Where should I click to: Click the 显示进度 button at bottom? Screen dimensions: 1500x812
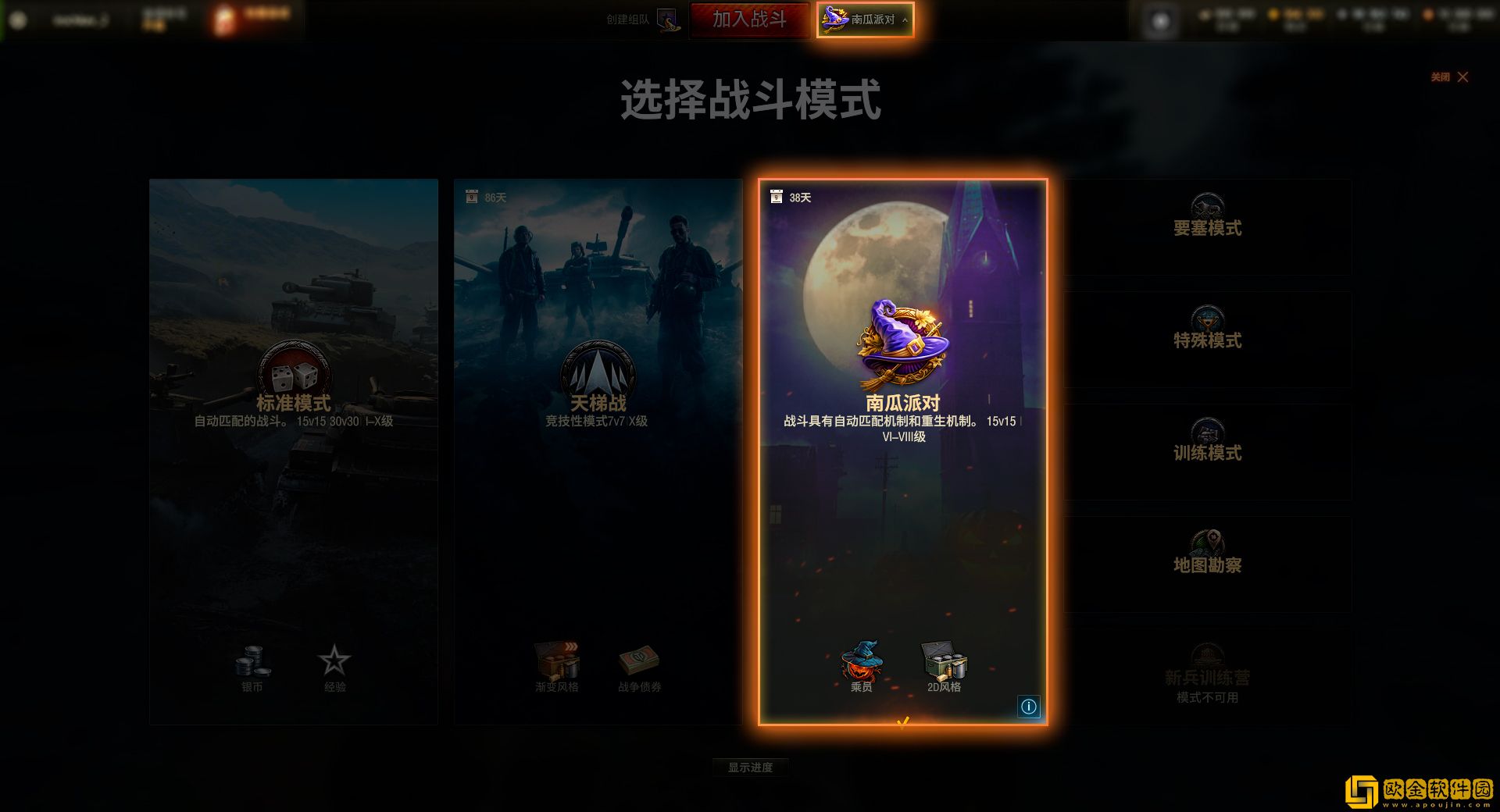(751, 767)
